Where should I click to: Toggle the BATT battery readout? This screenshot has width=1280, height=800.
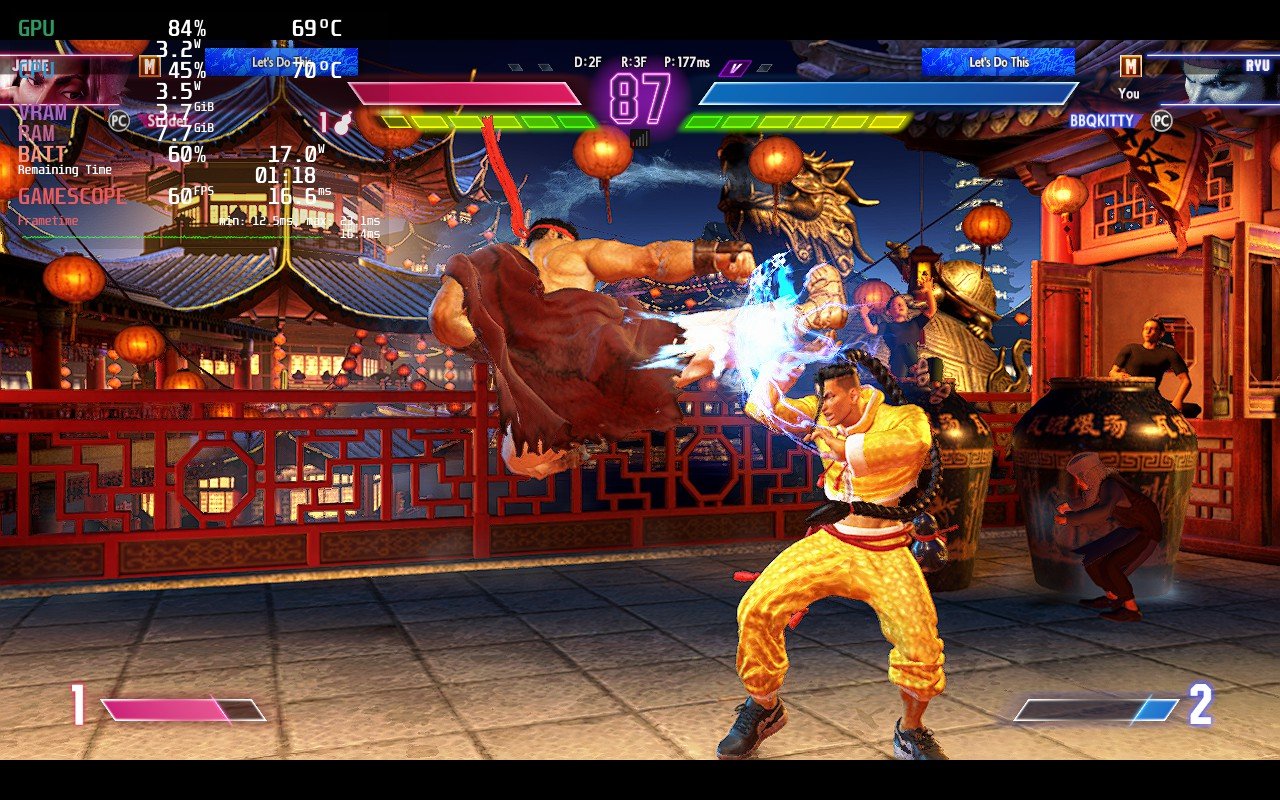click(x=40, y=152)
